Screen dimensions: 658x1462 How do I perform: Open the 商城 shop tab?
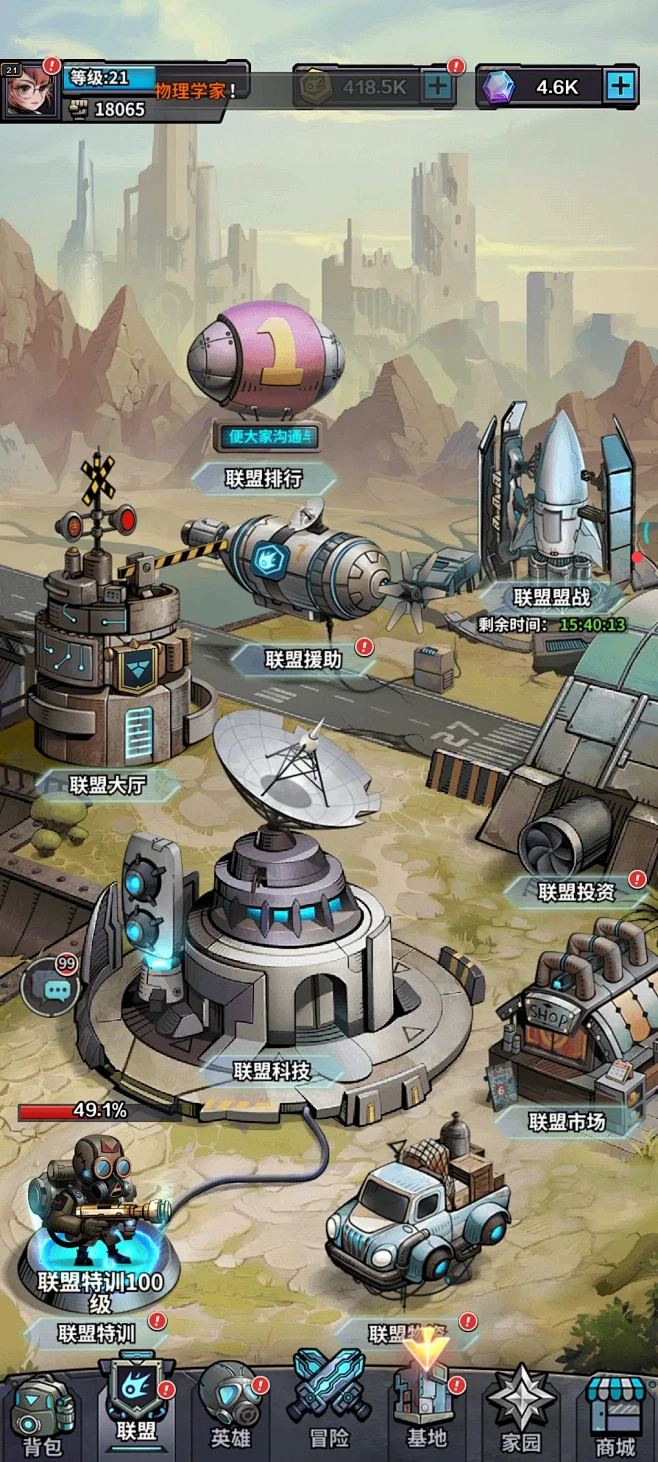pyautogui.click(x=614, y=1415)
